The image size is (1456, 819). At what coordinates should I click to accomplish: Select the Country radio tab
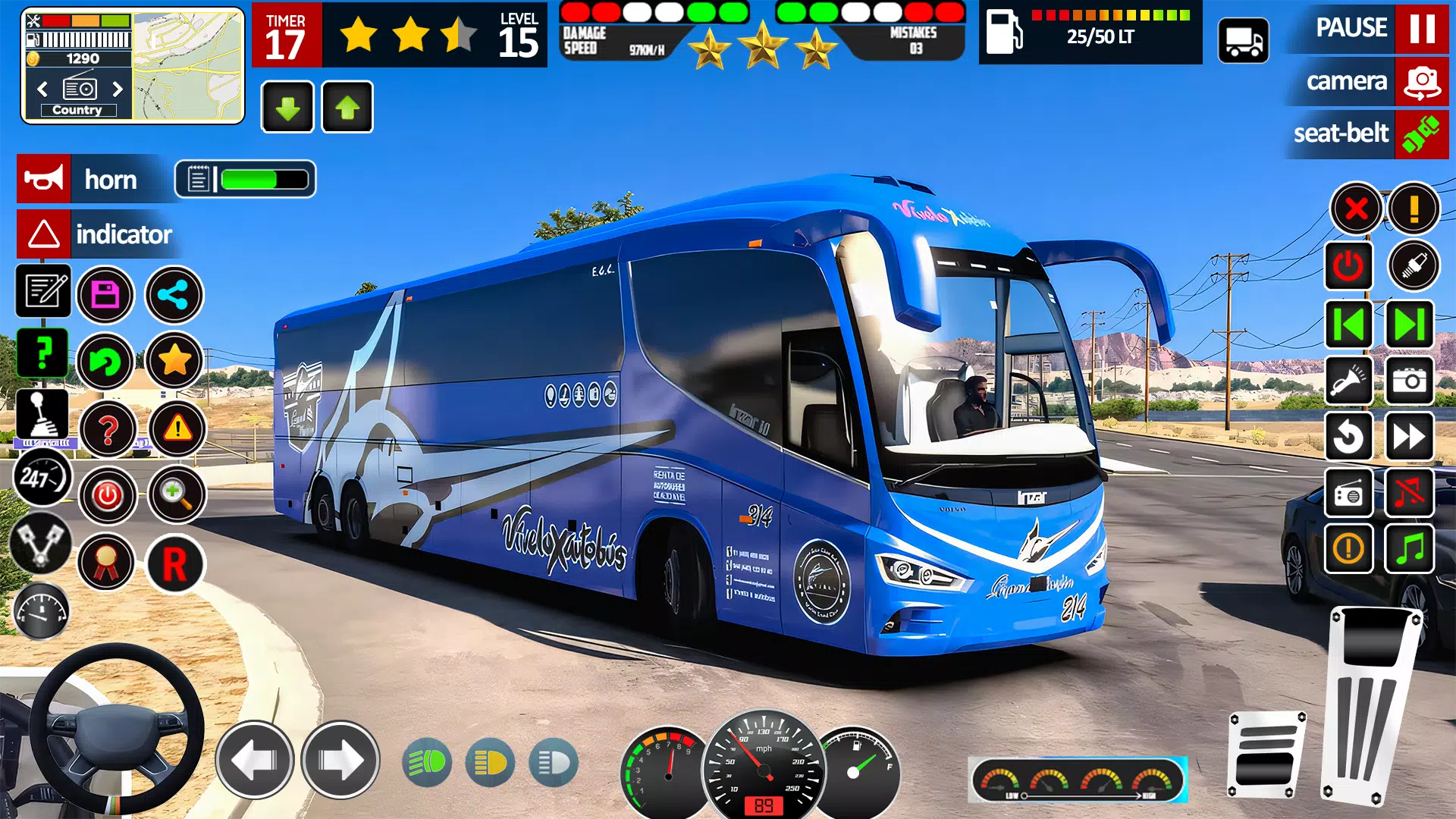[x=79, y=110]
